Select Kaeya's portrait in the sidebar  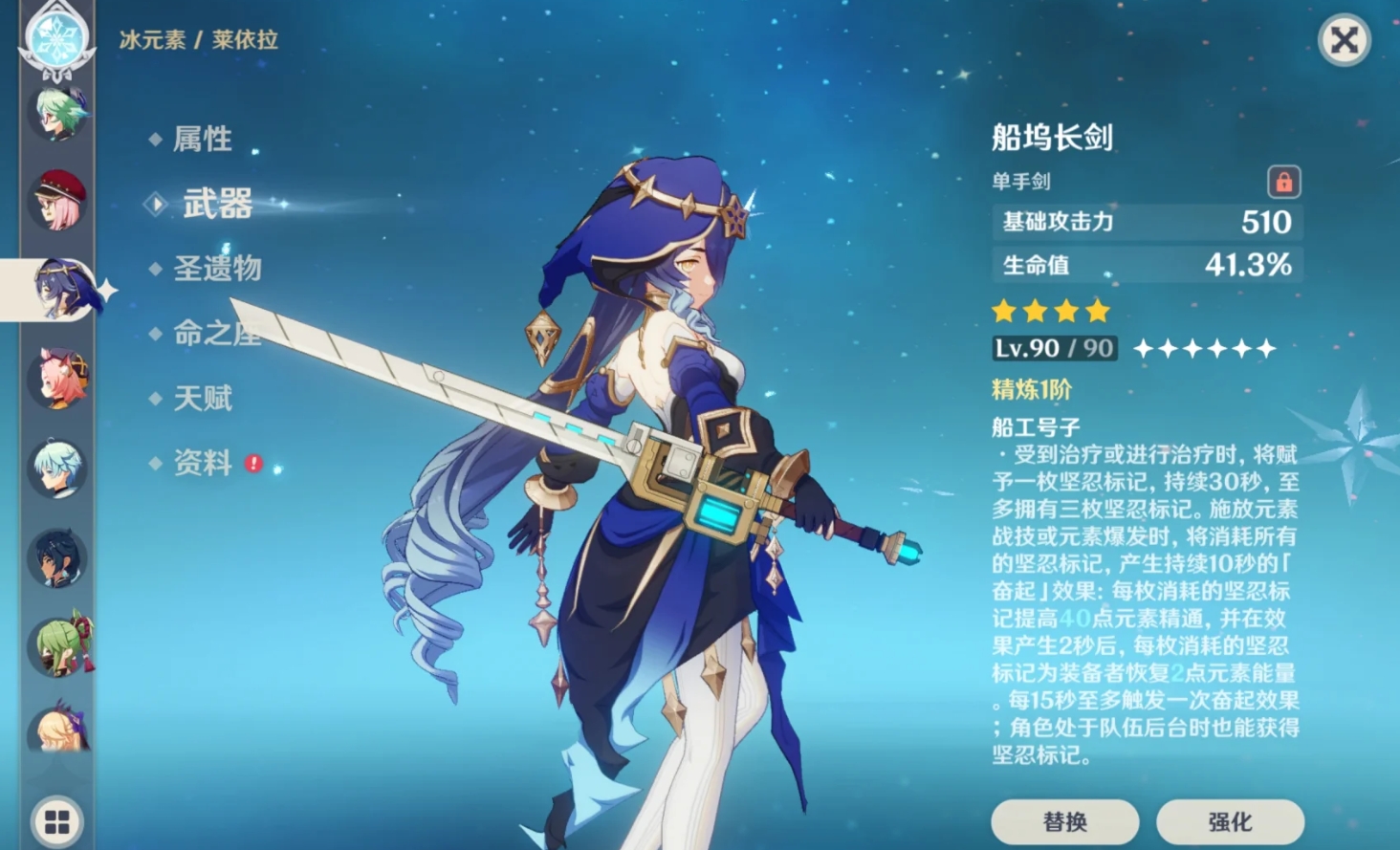tap(57, 555)
